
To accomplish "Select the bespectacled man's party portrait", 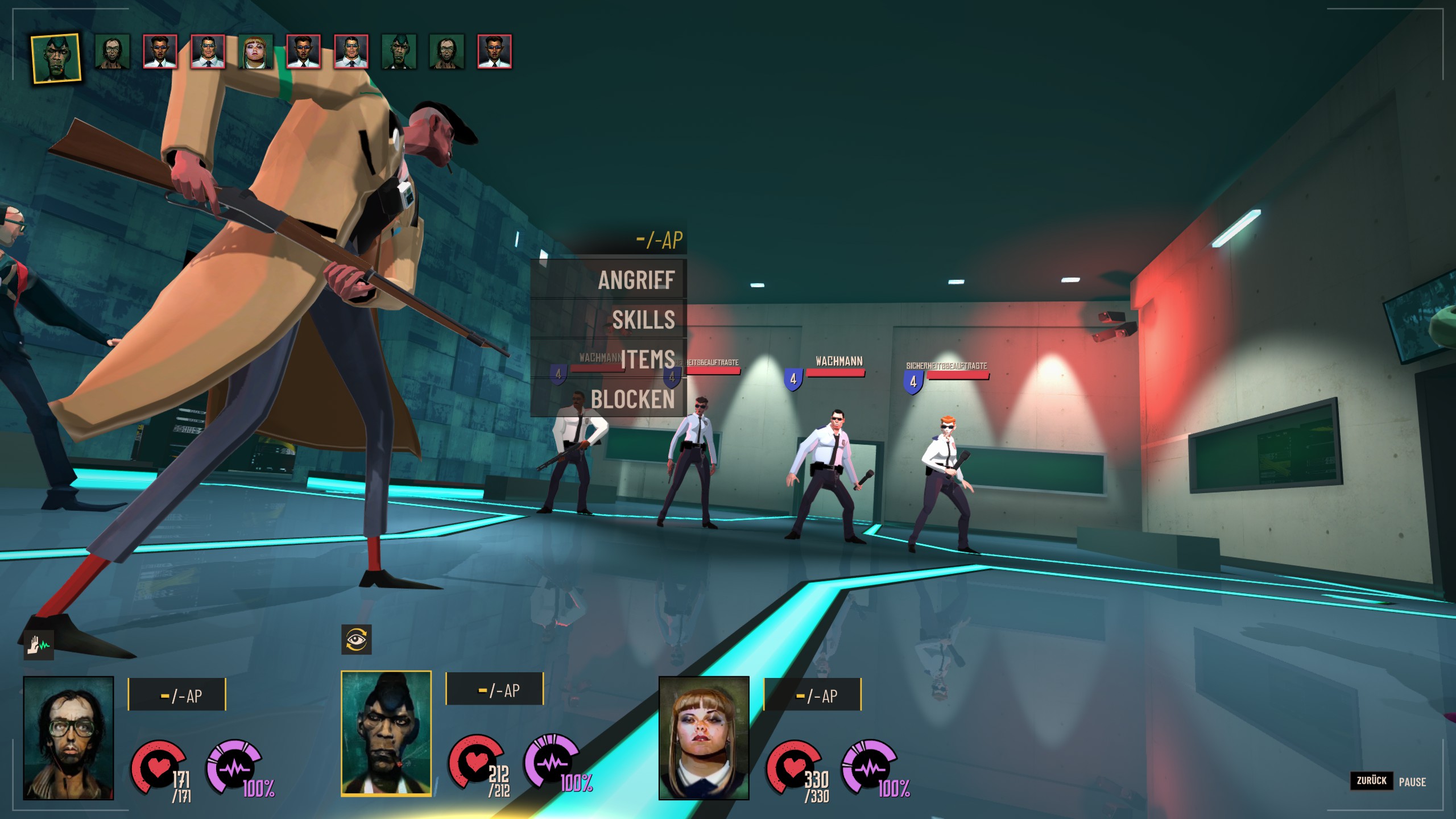I will pyautogui.click(x=68, y=738).
